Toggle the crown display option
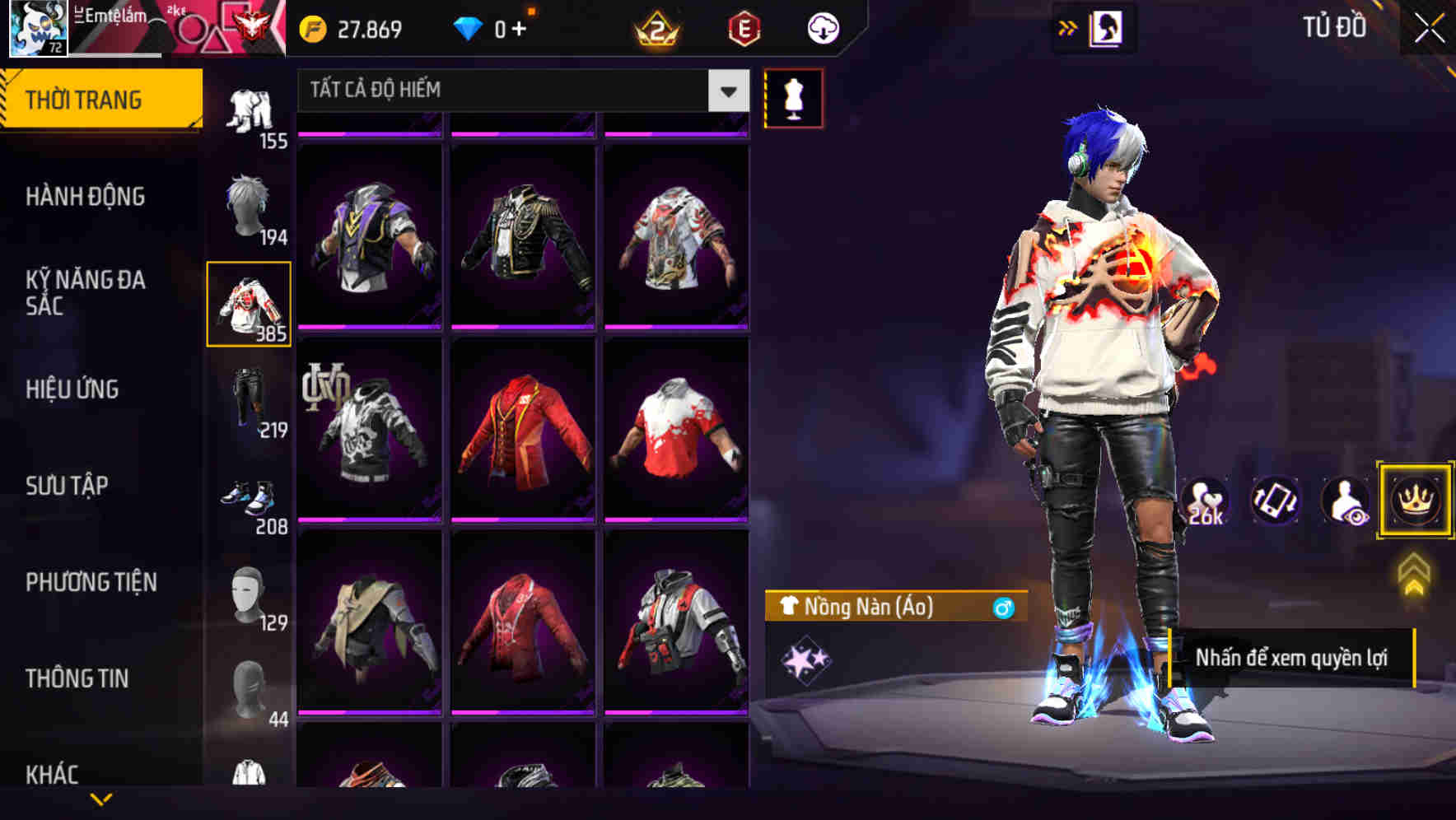The width and height of the screenshot is (1456, 820). [1414, 501]
